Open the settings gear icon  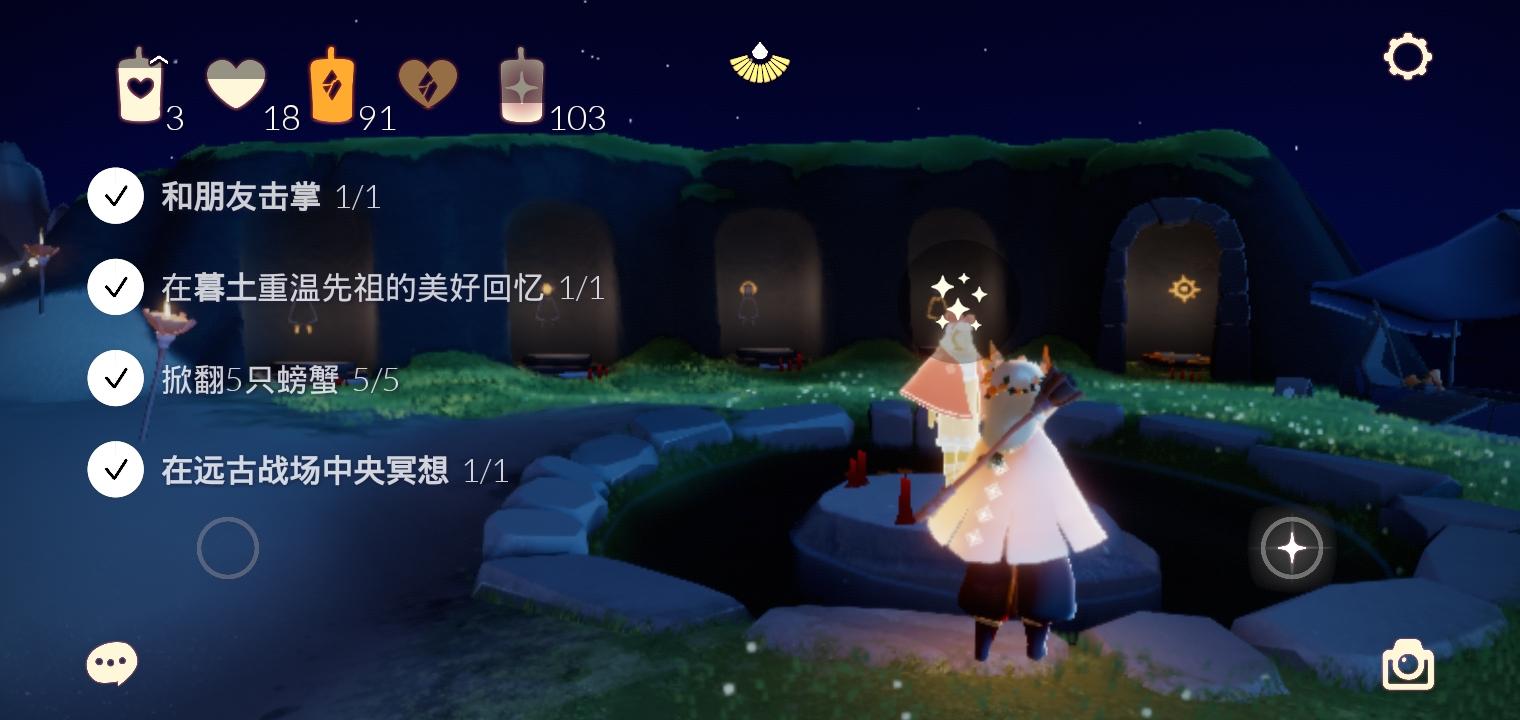(1408, 57)
